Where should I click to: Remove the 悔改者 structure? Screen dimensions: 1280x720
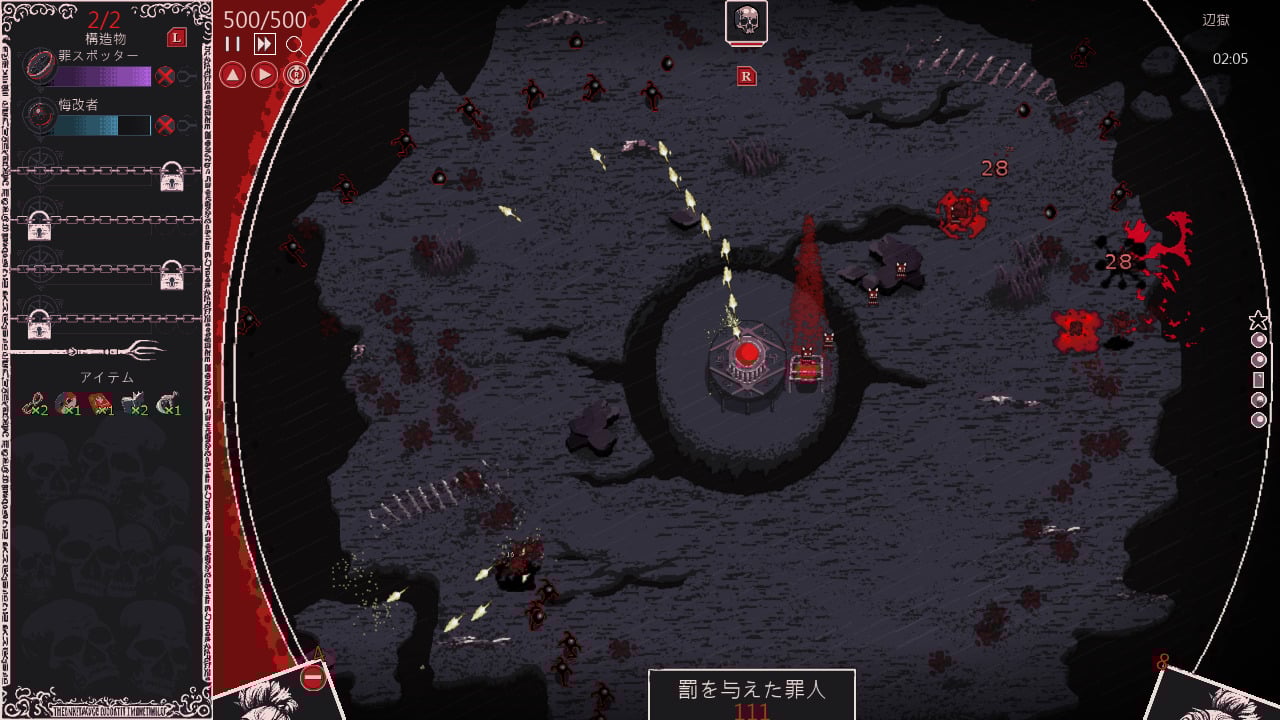[166, 125]
